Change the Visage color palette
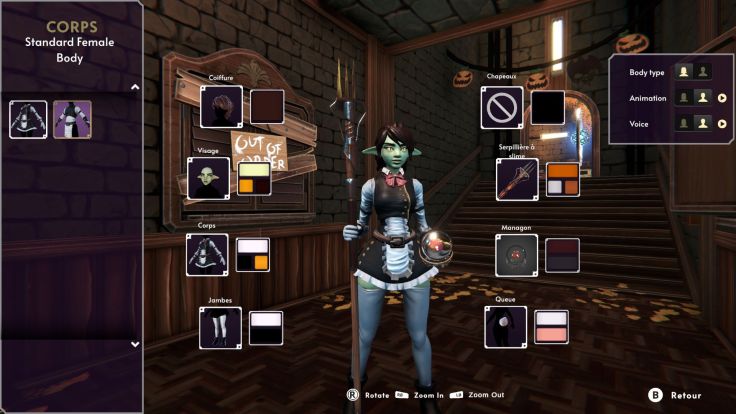 tap(254, 178)
